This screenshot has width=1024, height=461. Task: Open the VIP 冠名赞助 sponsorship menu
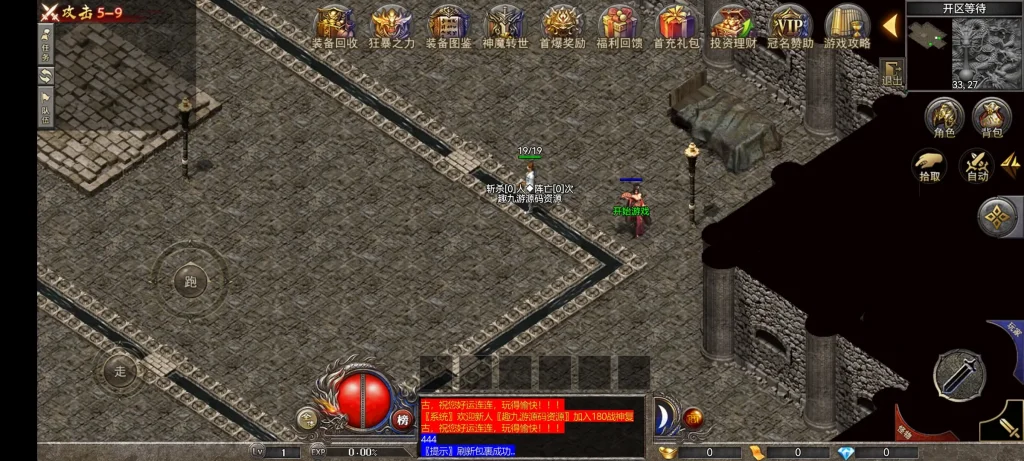[791, 24]
